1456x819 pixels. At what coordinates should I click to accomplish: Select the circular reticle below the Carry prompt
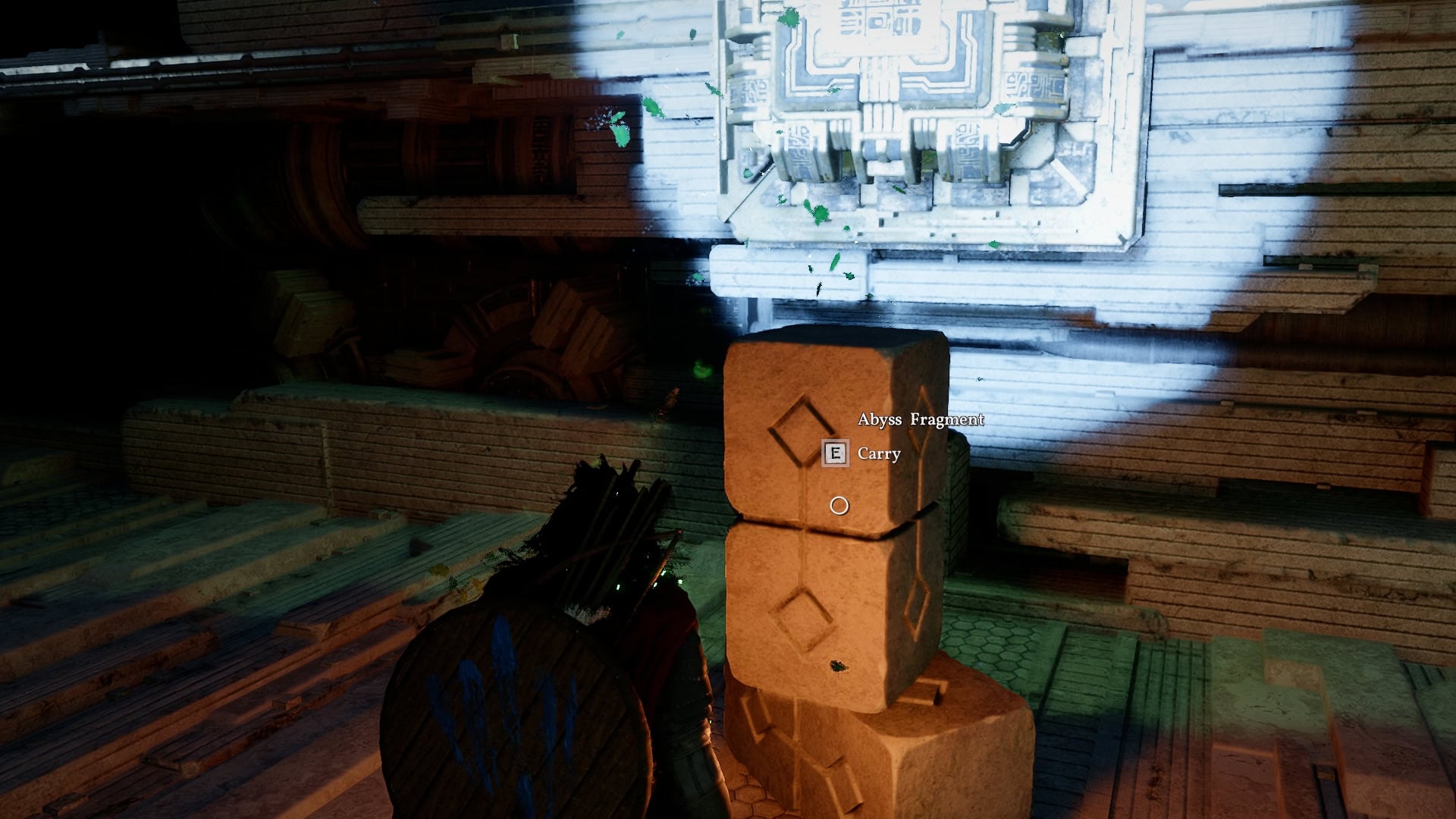838,504
